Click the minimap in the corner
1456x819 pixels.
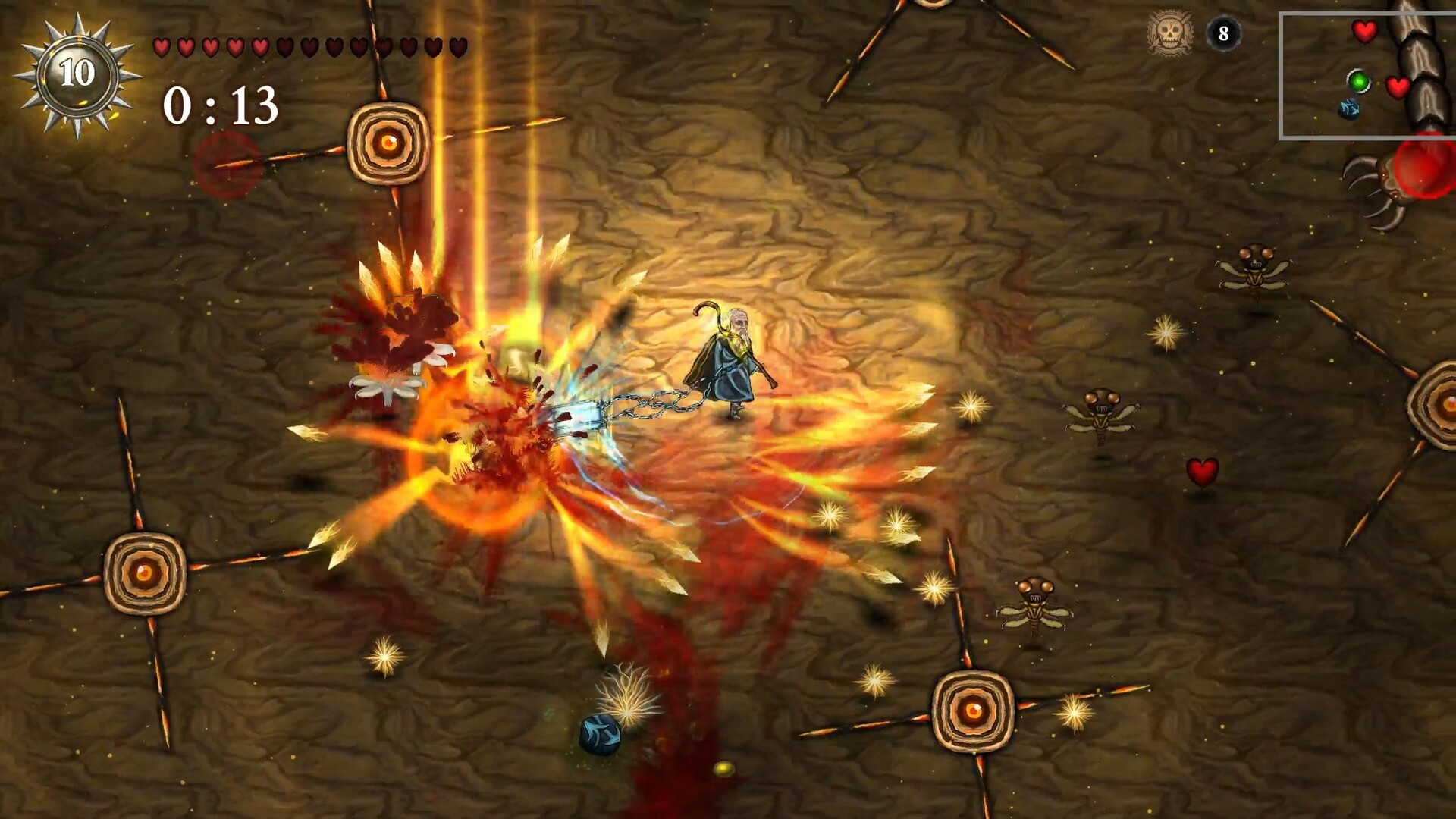[x=1367, y=76]
